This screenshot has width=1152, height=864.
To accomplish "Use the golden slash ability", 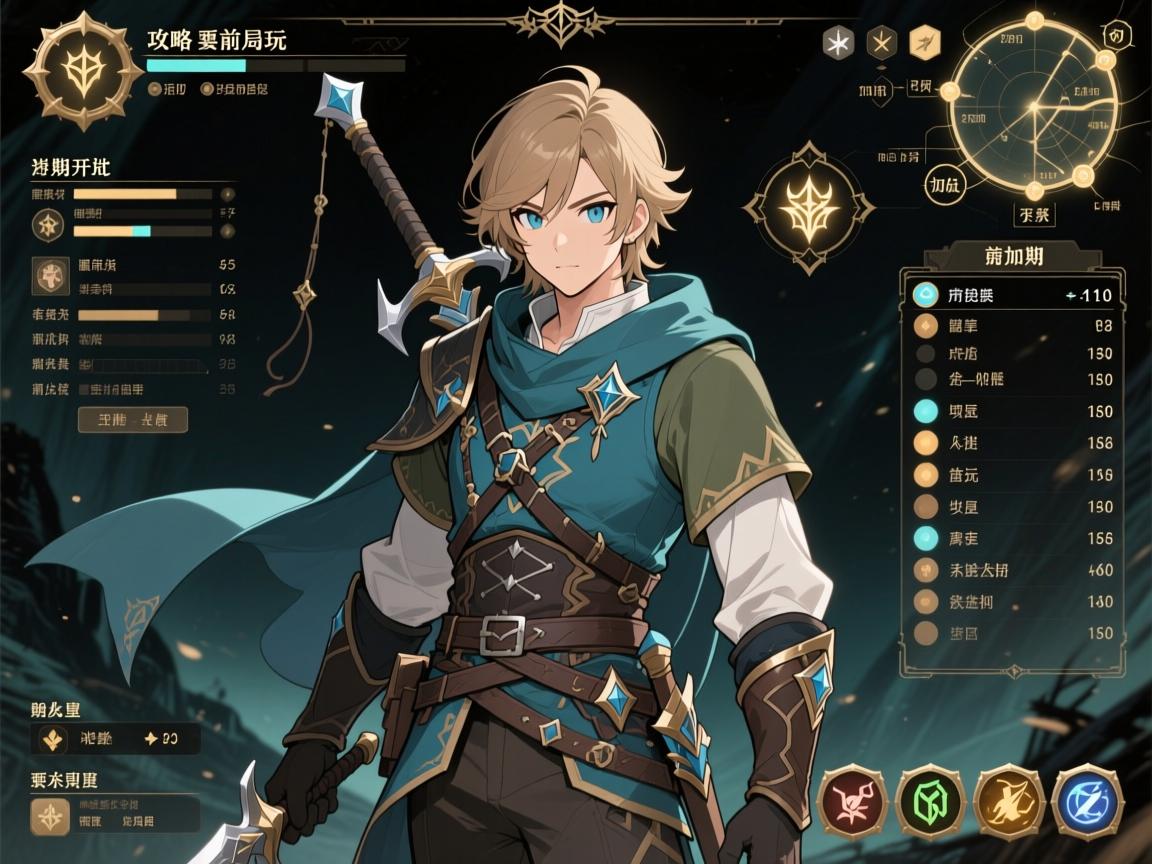I will click(x=1008, y=801).
